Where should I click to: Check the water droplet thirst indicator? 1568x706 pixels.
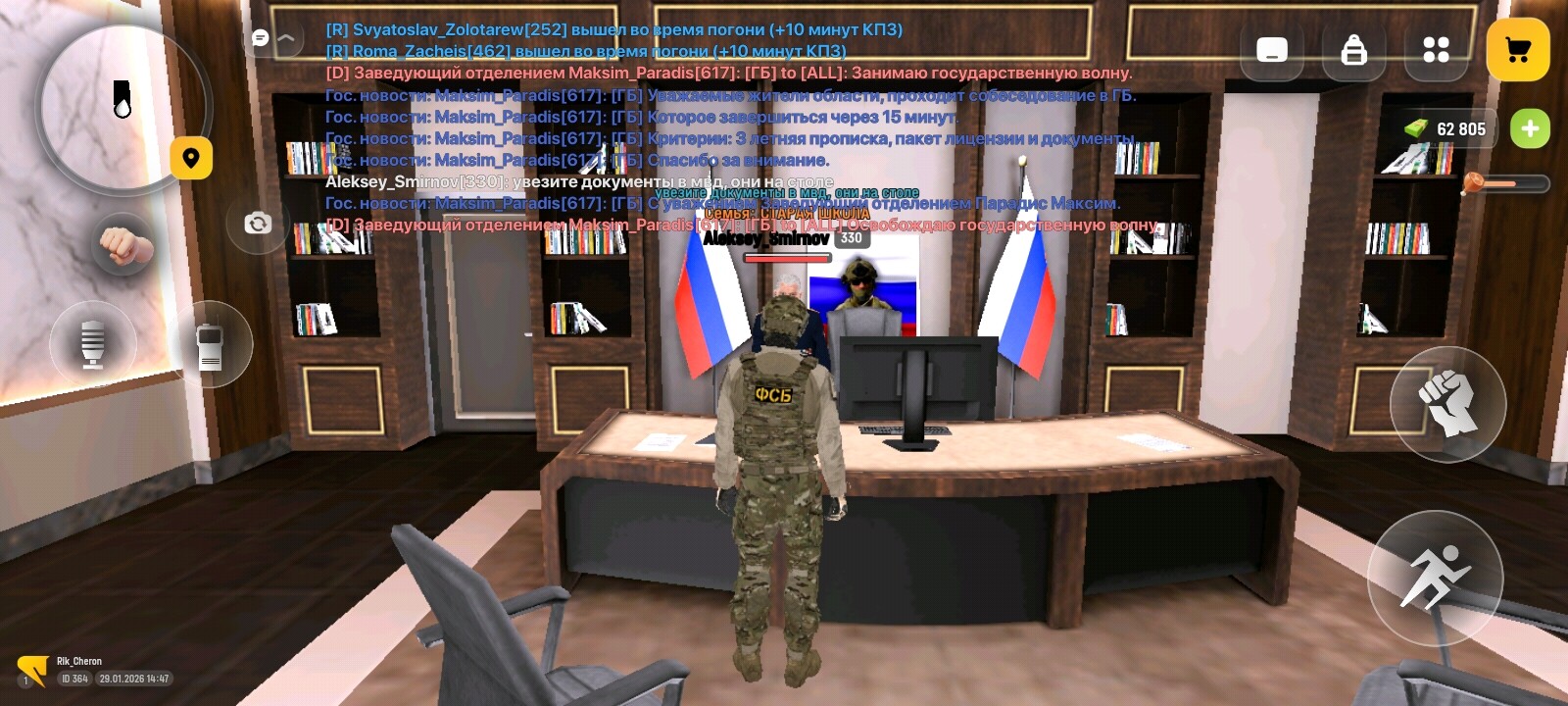pyautogui.click(x=121, y=98)
